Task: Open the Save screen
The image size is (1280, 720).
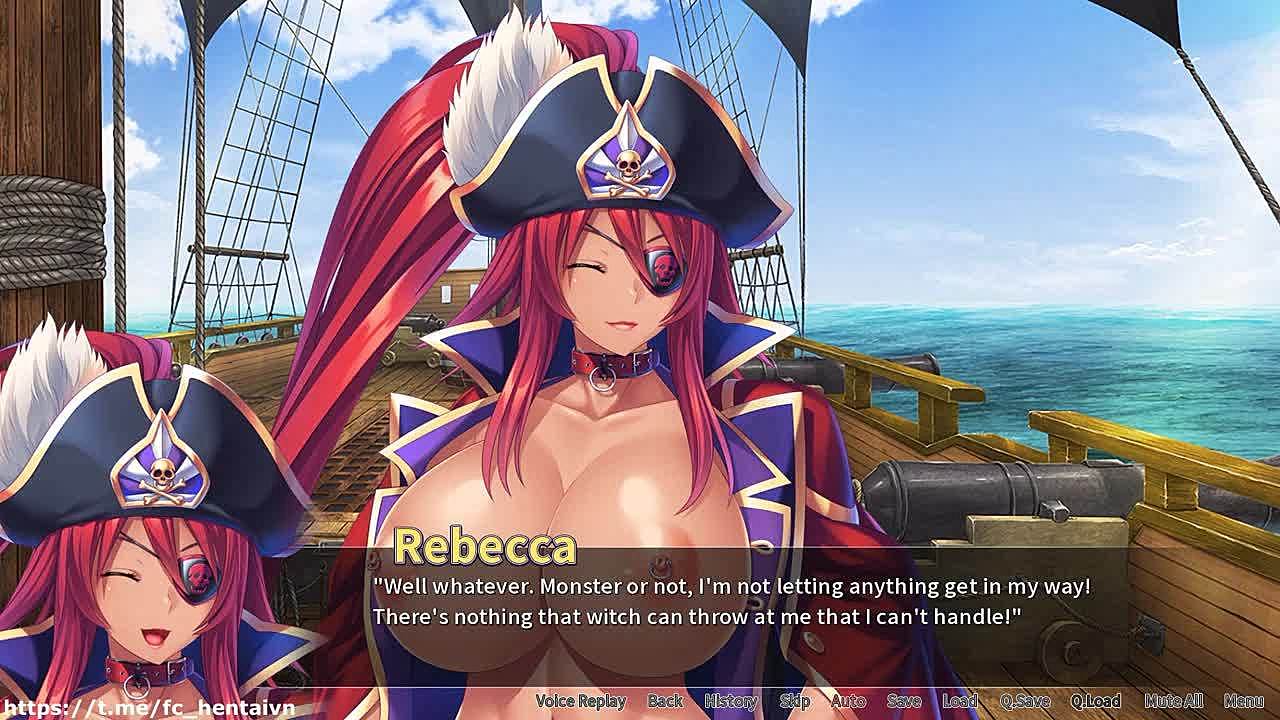Action: [x=904, y=701]
